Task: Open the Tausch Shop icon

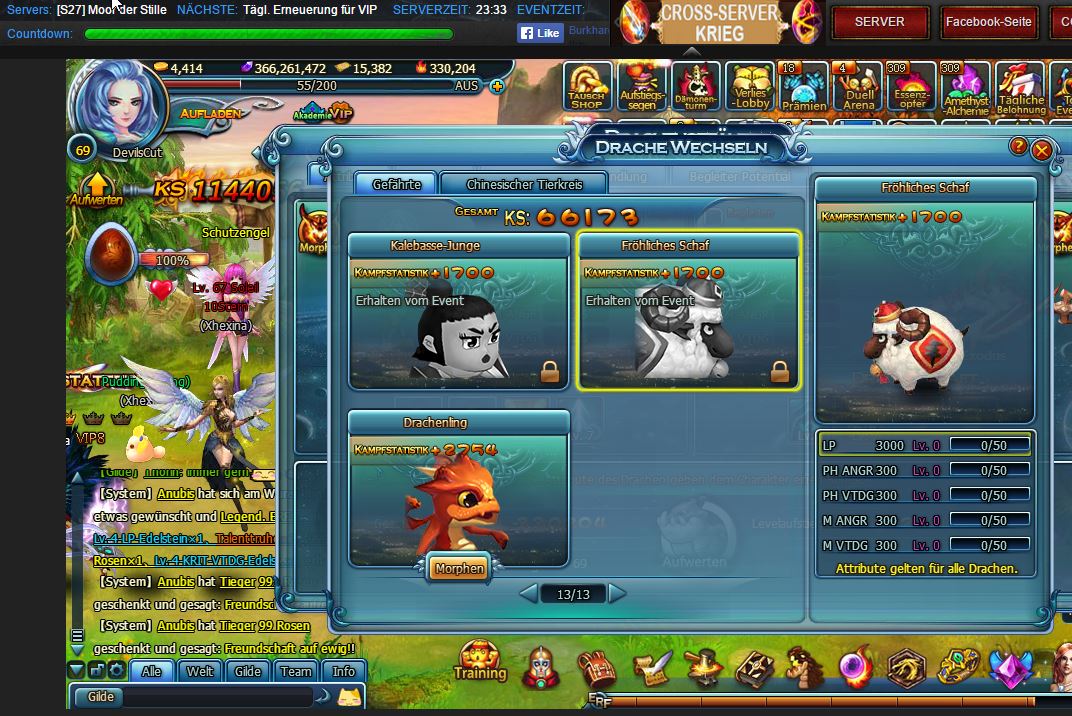Action: (x=587, y=87)
